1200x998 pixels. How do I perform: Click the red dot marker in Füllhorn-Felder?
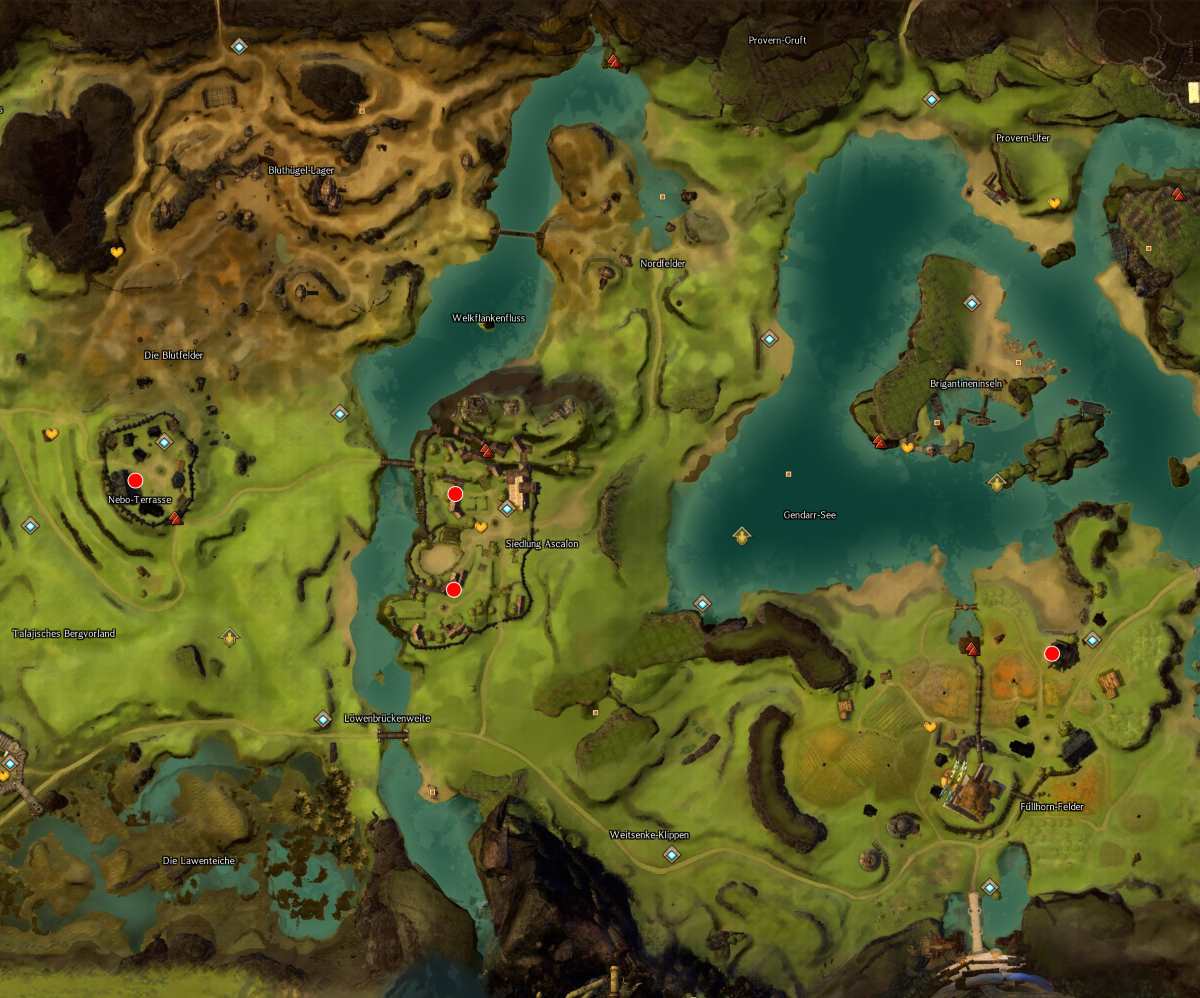click(1051, 654)
